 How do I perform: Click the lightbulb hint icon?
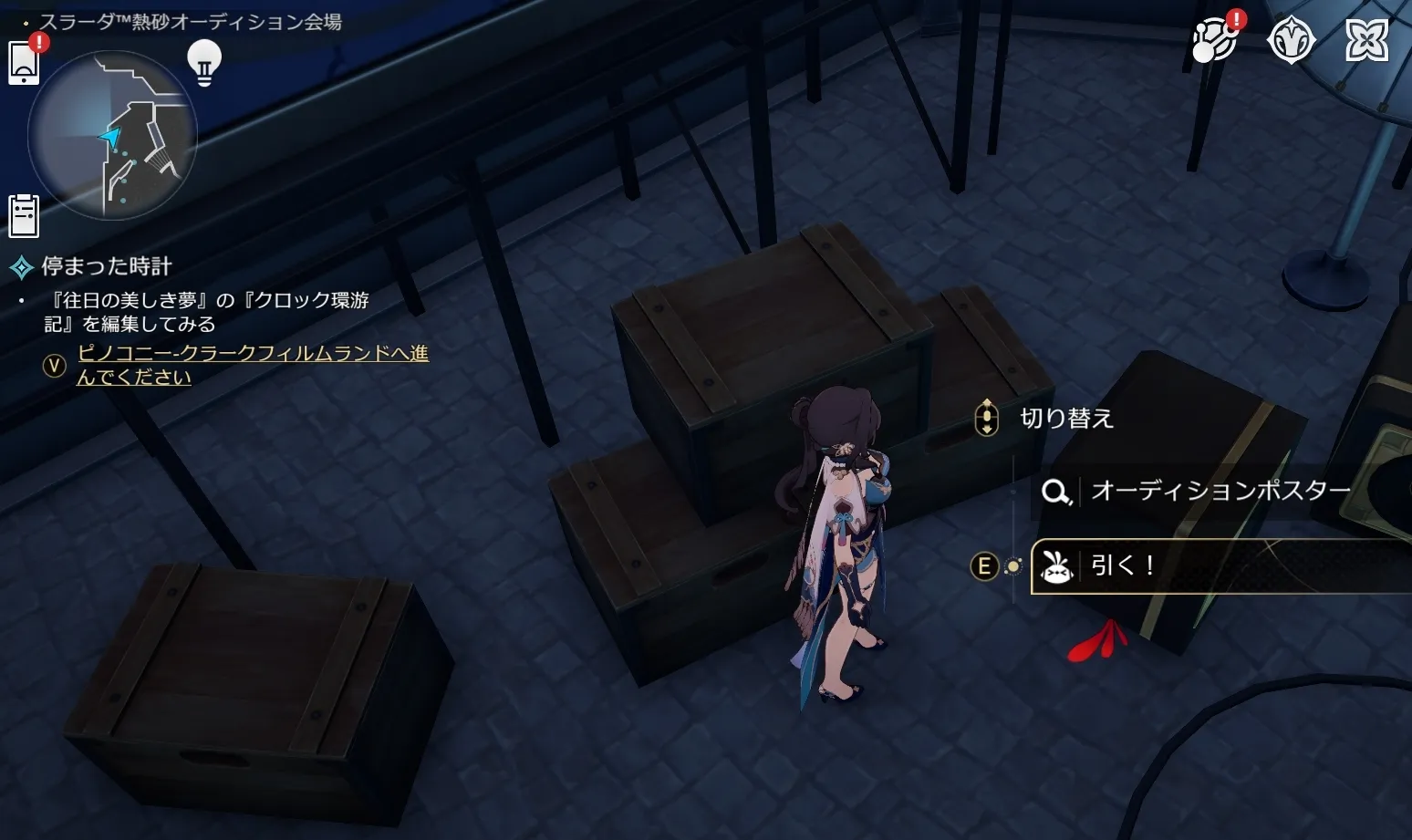click(204, 63)
